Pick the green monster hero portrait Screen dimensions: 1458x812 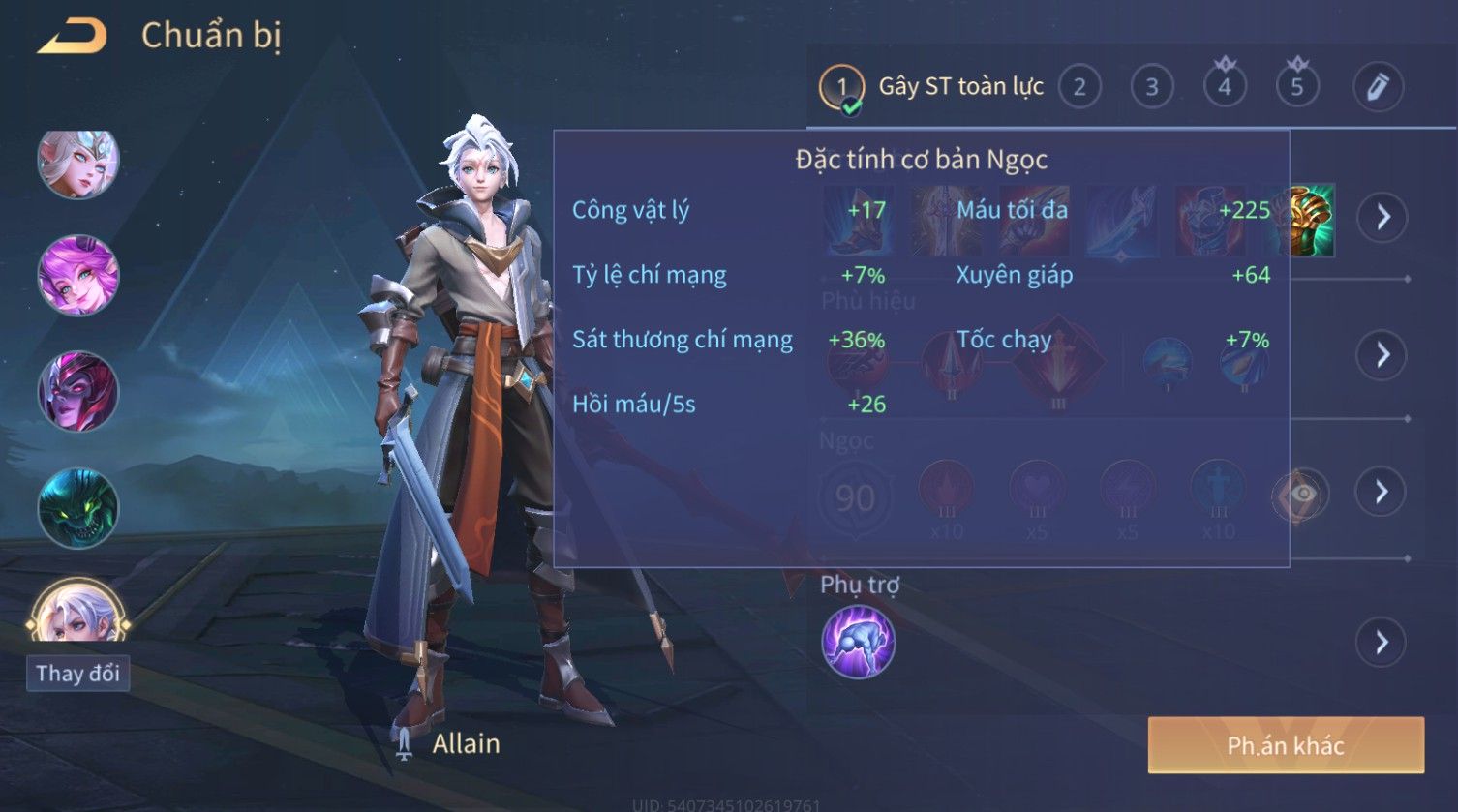point(77,507)
